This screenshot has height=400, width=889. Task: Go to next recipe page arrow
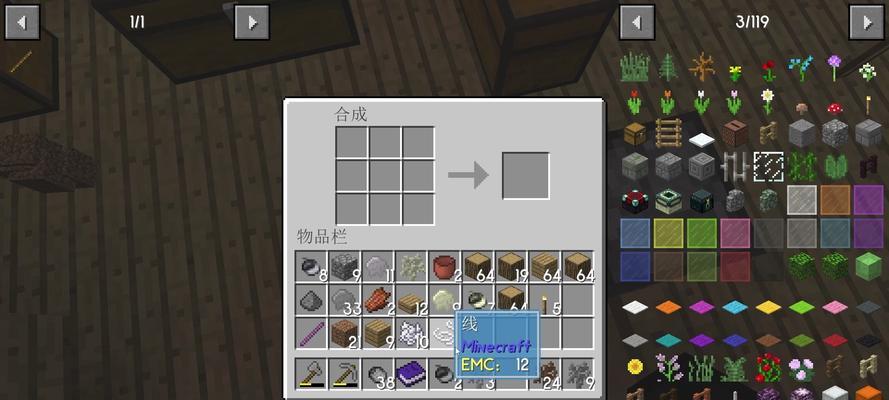(x=251, y=21)
